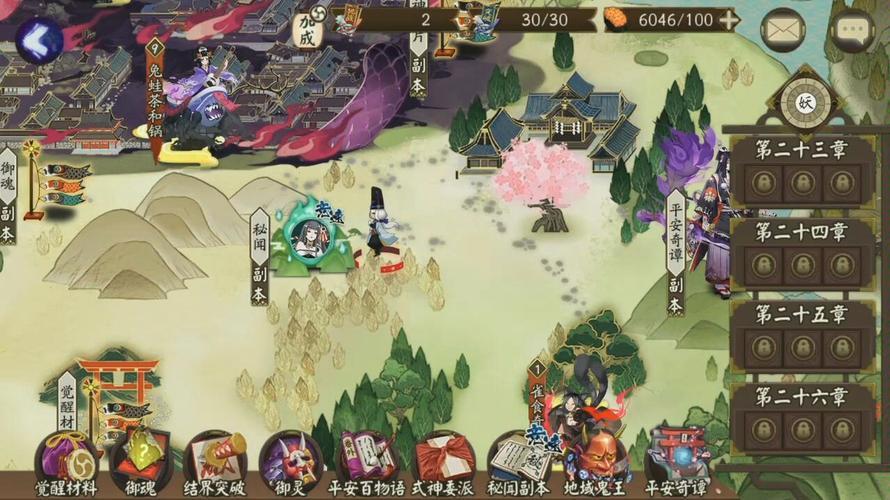
Task: Open 平安奇谭 torii gate icon
Action: (x=677, y=460)
